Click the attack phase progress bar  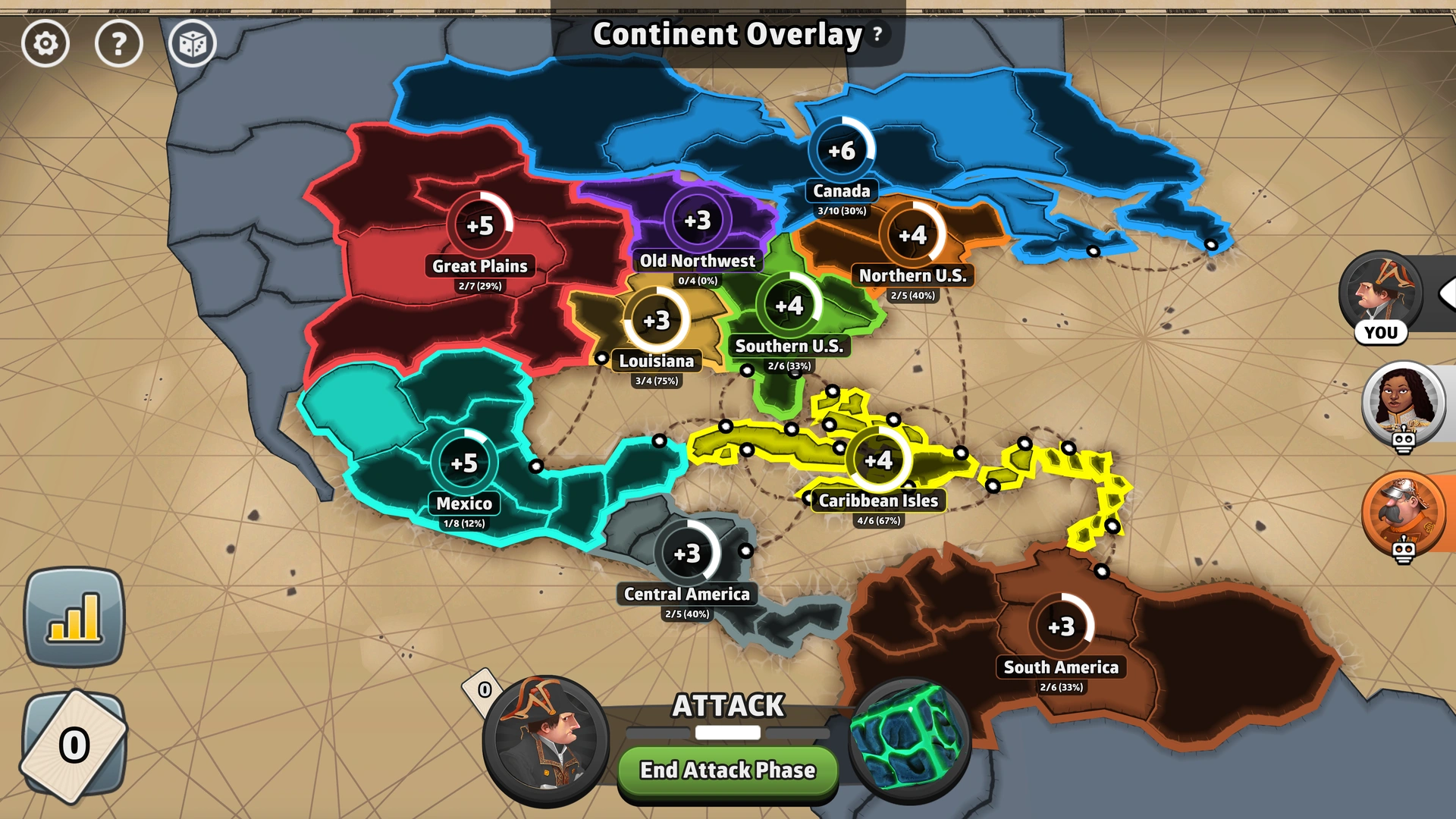[727, 733]
